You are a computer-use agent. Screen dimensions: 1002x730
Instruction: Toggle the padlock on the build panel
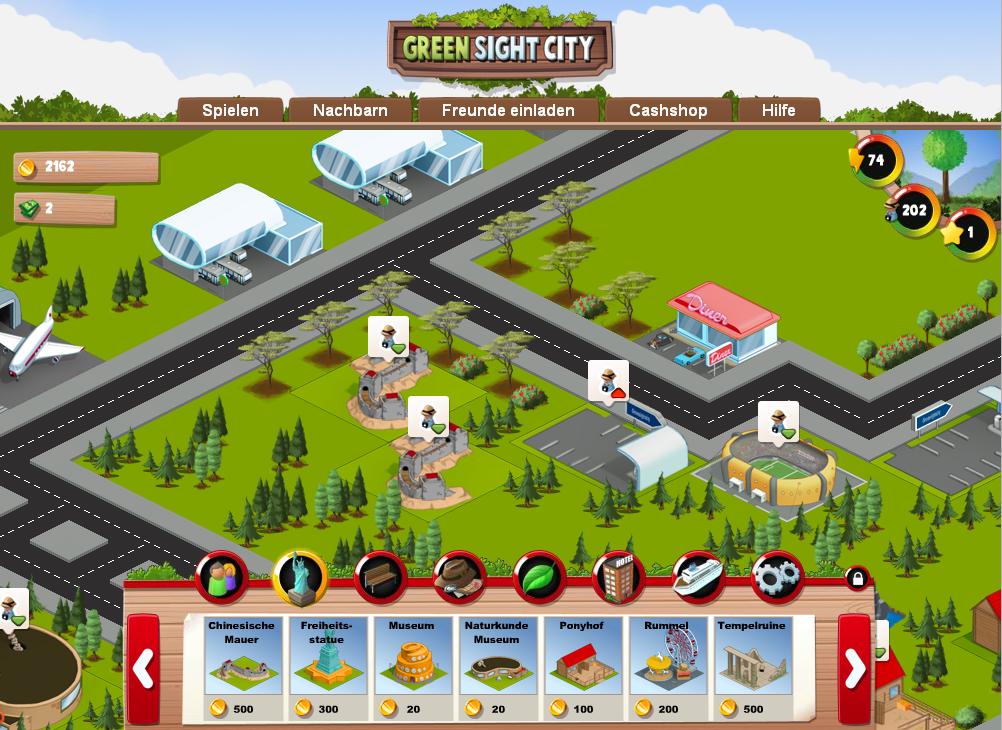click(x=857, y=578)
